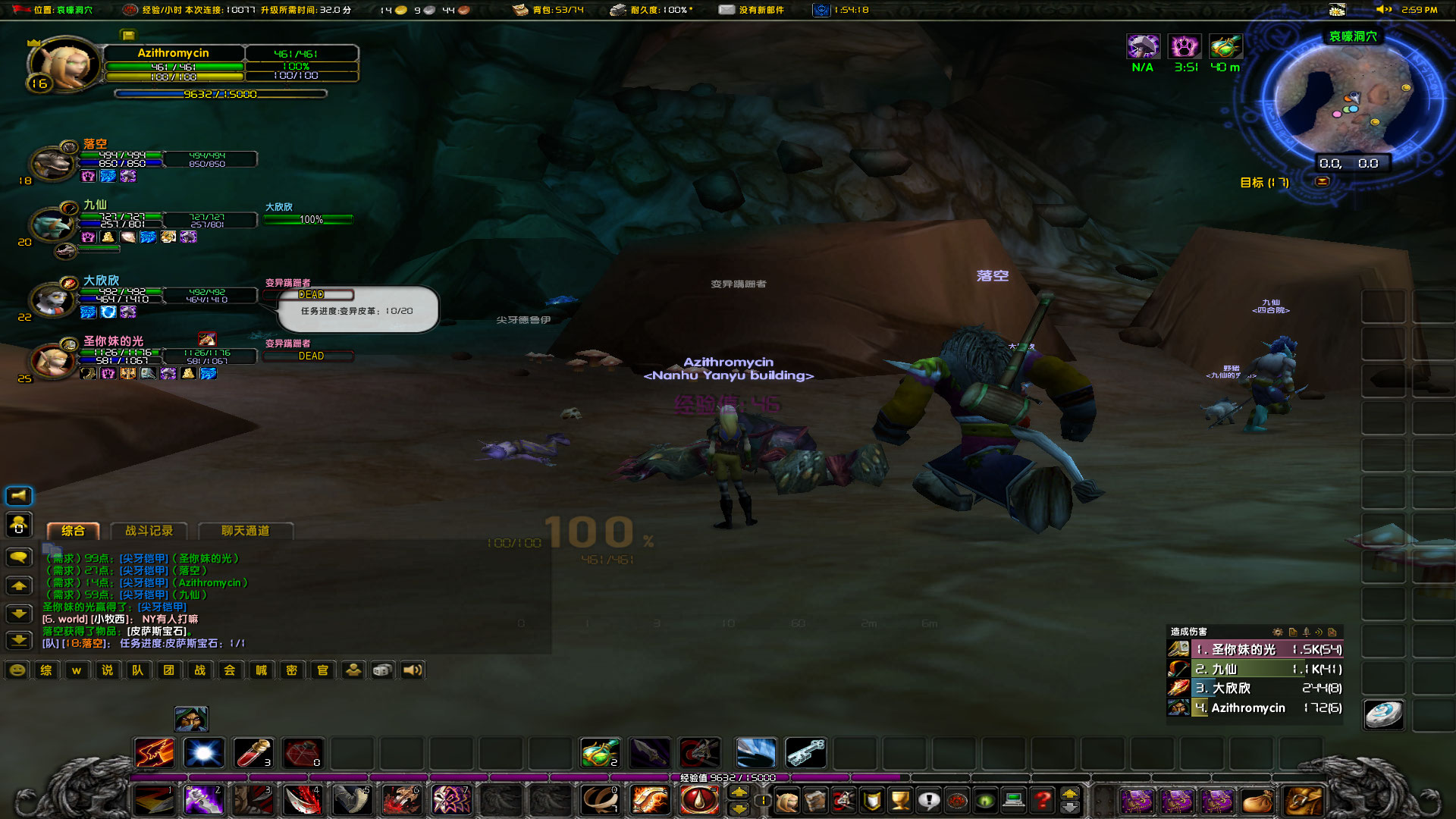Switch to the 战斗记录 combat log tab
The image size is (1456, 819).
[x=149, y=531]
